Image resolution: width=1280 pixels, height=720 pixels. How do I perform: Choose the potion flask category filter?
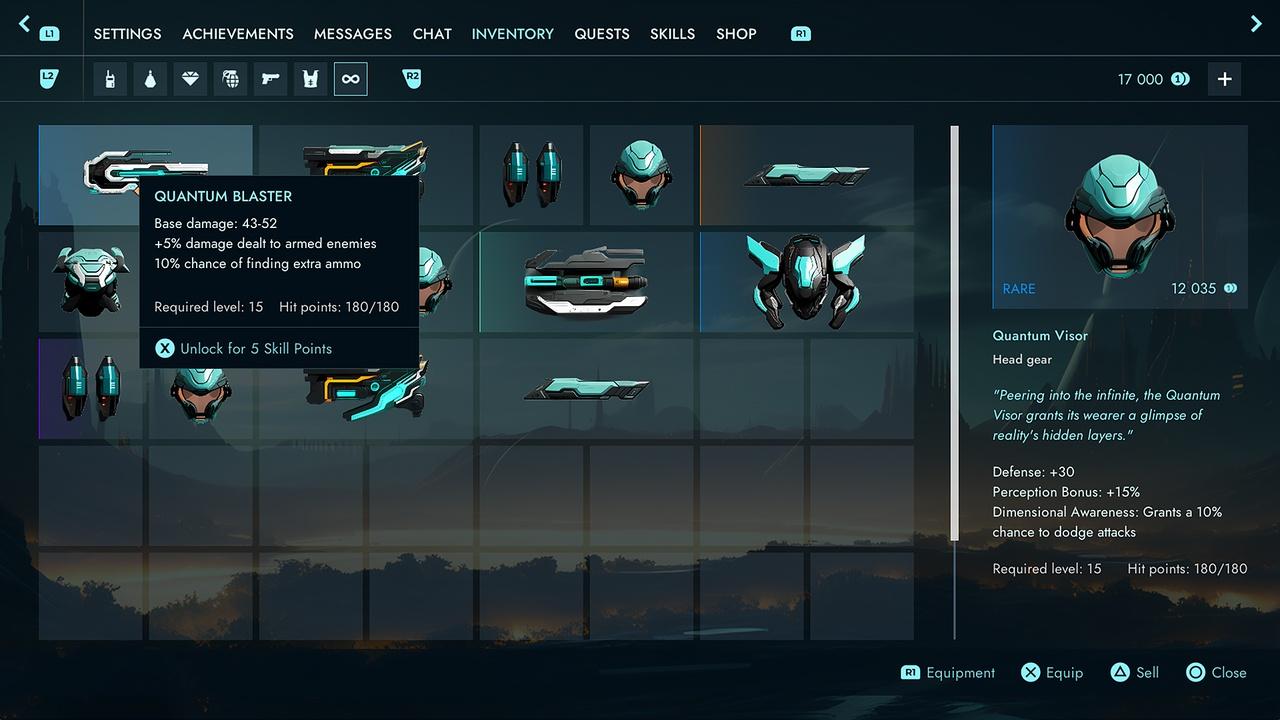click(x=150, y=79)
